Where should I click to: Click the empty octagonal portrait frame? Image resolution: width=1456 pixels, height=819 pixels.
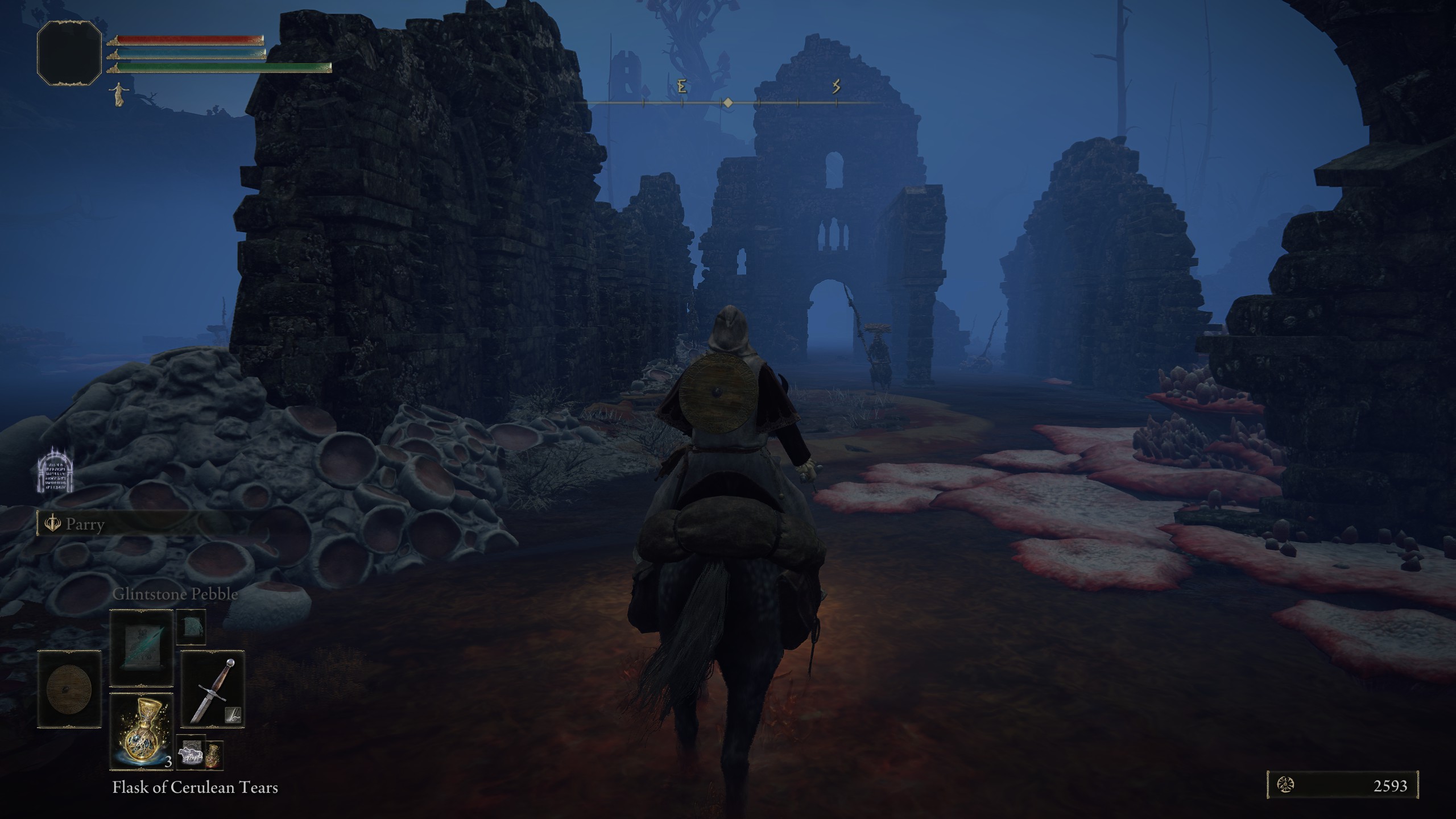point(69,53)
